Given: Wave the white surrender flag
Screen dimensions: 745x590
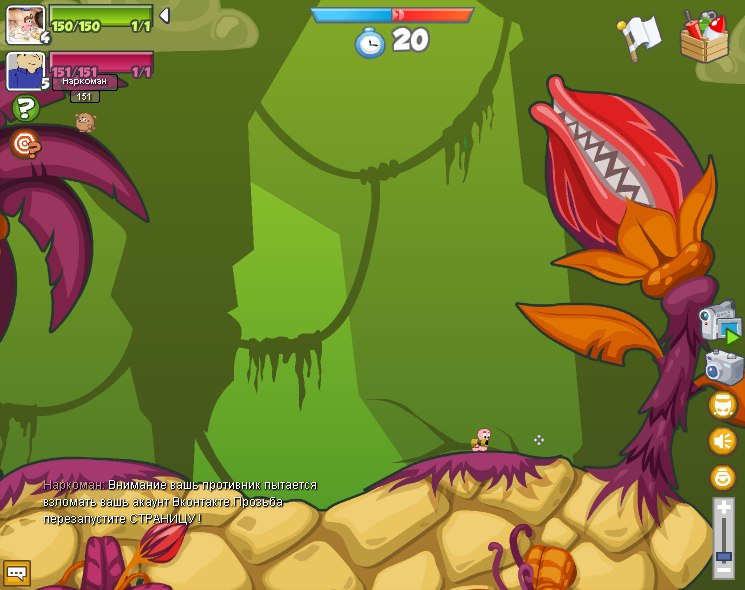Looking at the screenshot, I should pos(640,37).
